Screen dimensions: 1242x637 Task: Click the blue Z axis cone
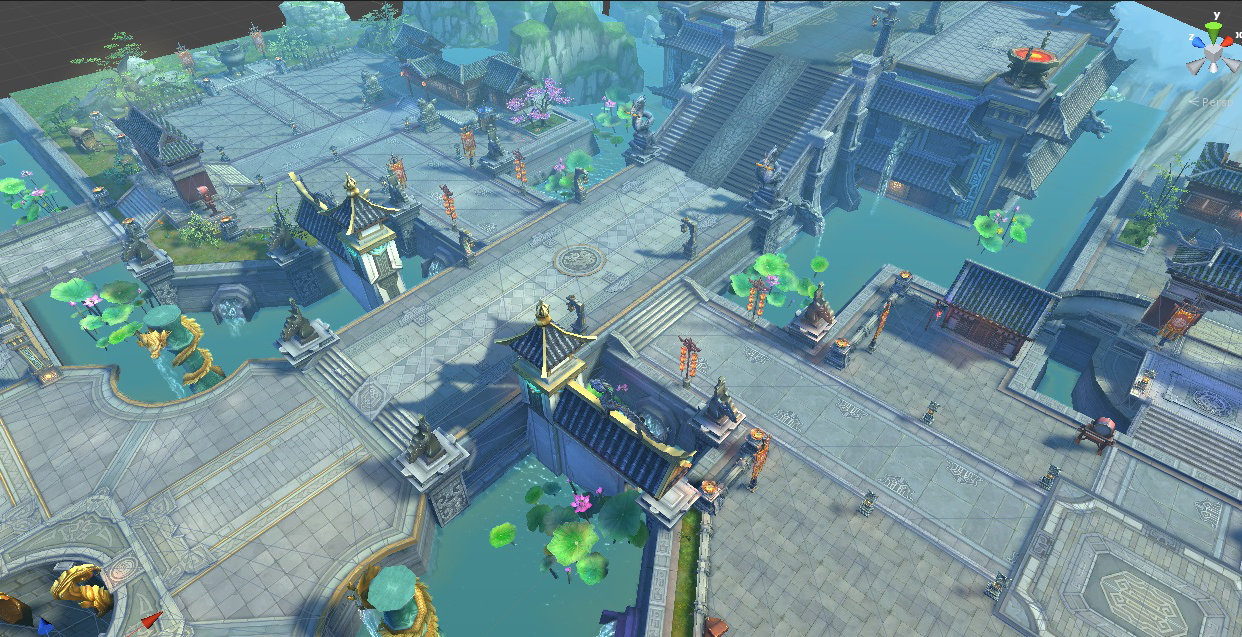[1196, 43]
